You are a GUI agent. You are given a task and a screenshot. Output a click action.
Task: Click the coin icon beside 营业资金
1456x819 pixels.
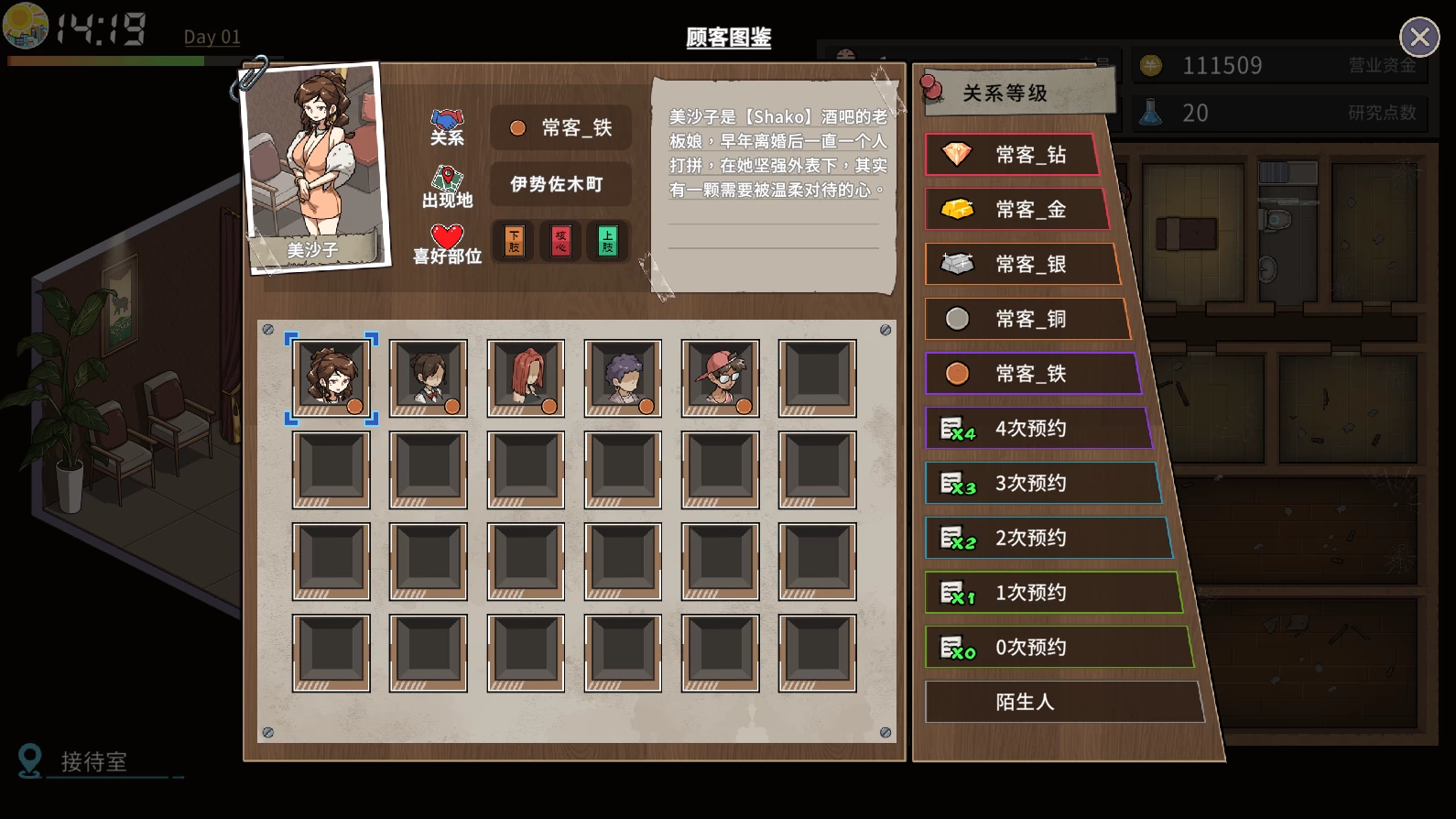pos(1149,64)
